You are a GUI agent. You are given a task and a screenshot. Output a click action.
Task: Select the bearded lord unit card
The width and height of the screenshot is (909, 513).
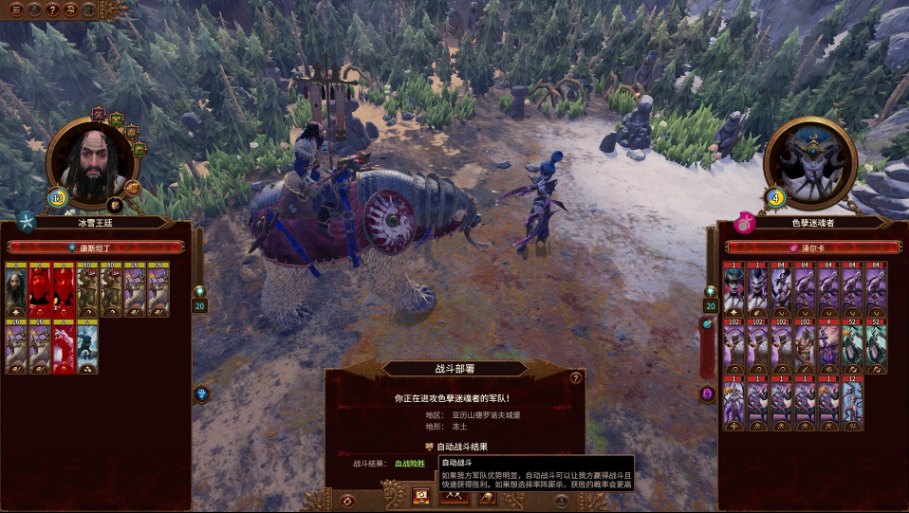pyautogui.click(x=16, y=290)
